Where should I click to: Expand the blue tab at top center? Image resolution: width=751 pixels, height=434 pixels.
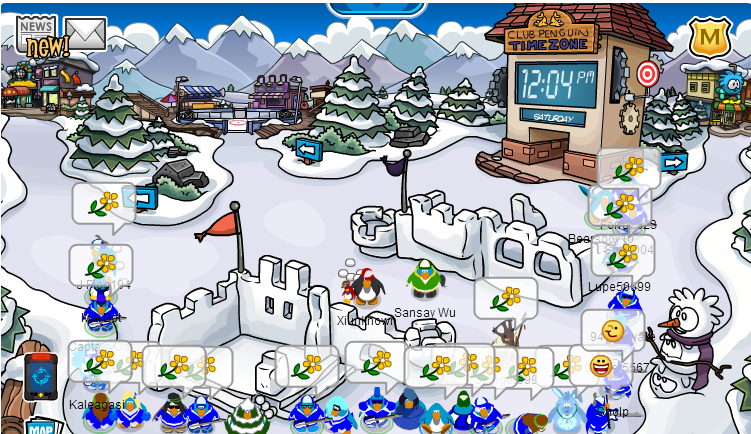pos(376,8)
